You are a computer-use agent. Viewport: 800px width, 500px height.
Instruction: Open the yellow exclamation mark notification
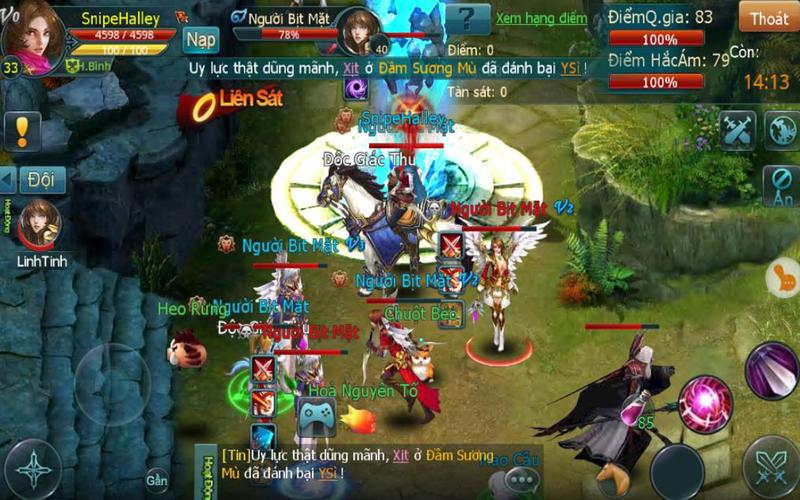(22, 130)
